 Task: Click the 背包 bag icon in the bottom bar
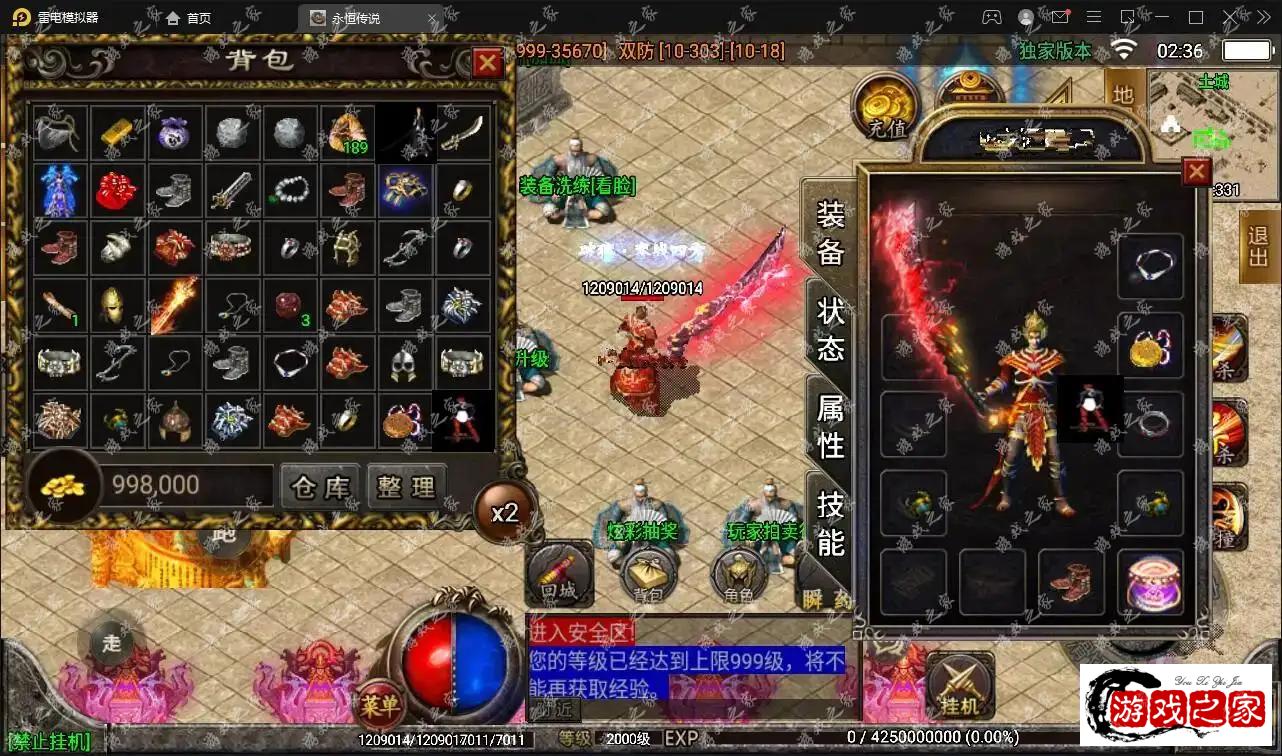pyautogui.click(x=649, y=576)
